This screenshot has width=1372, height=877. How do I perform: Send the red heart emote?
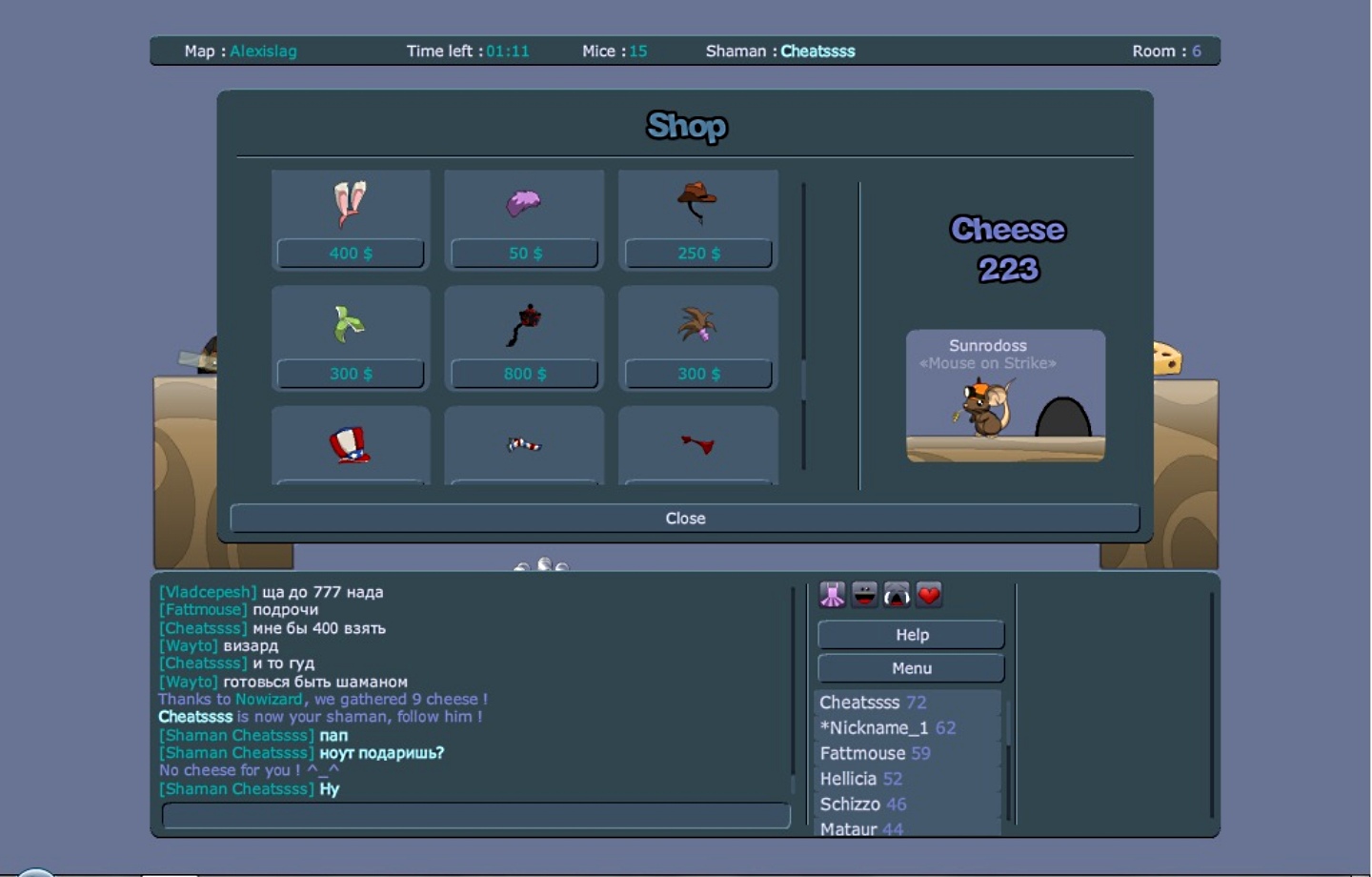(929, 595)
